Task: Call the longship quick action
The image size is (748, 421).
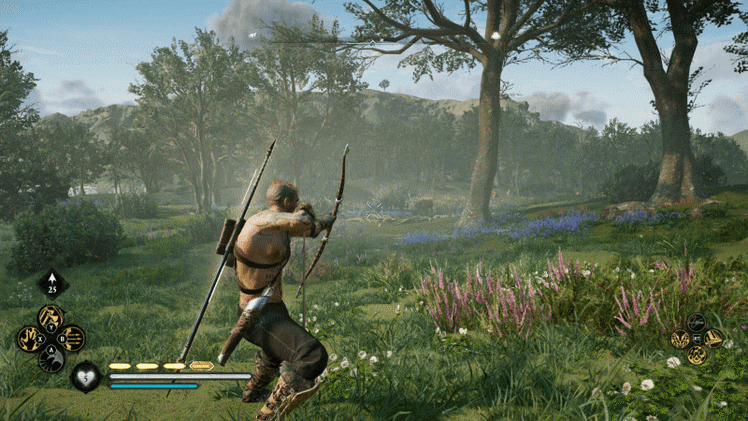Action: [x=713, y=338]
